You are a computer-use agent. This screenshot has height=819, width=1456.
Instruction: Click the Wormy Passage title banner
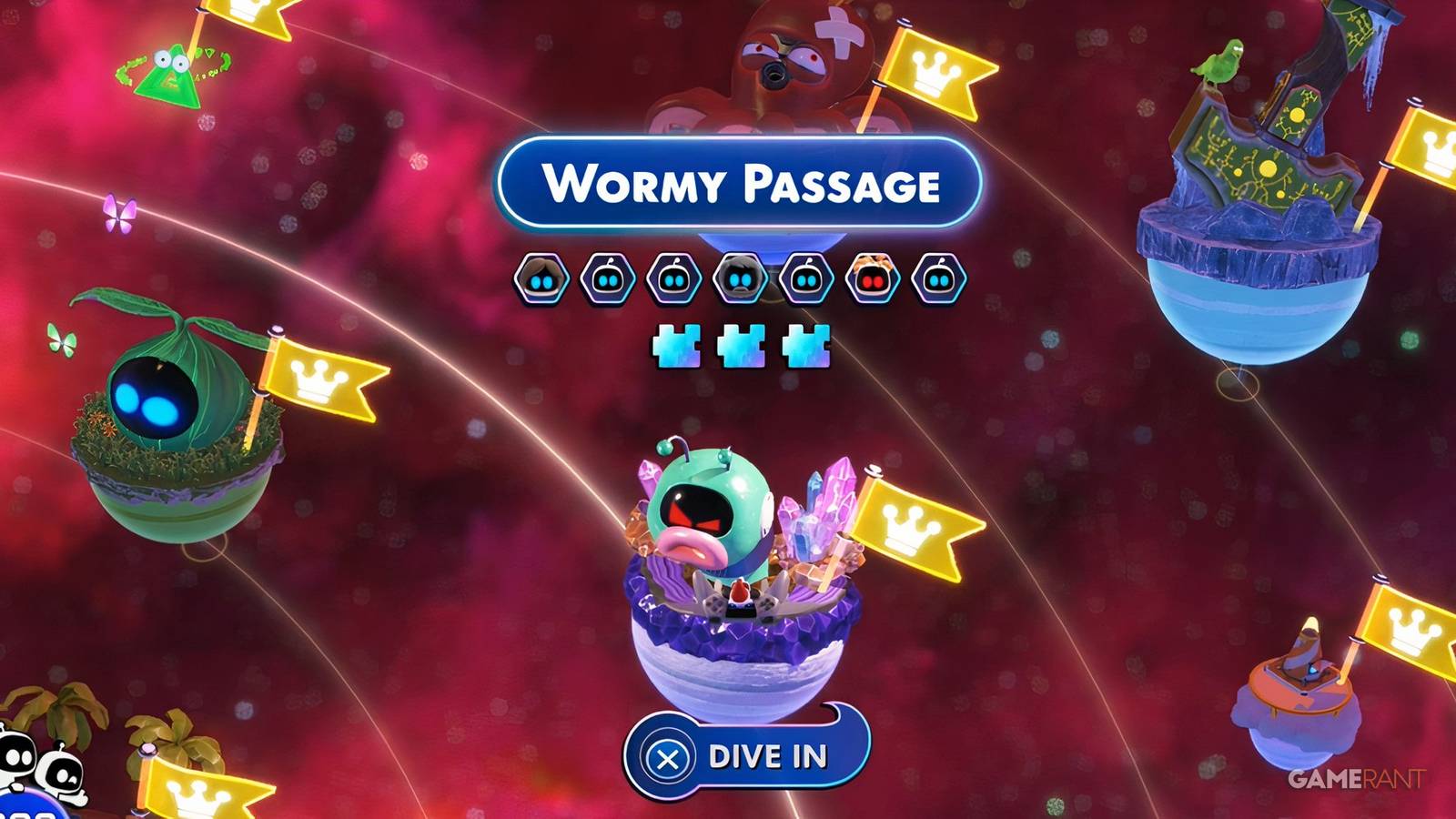pos(742,180)
